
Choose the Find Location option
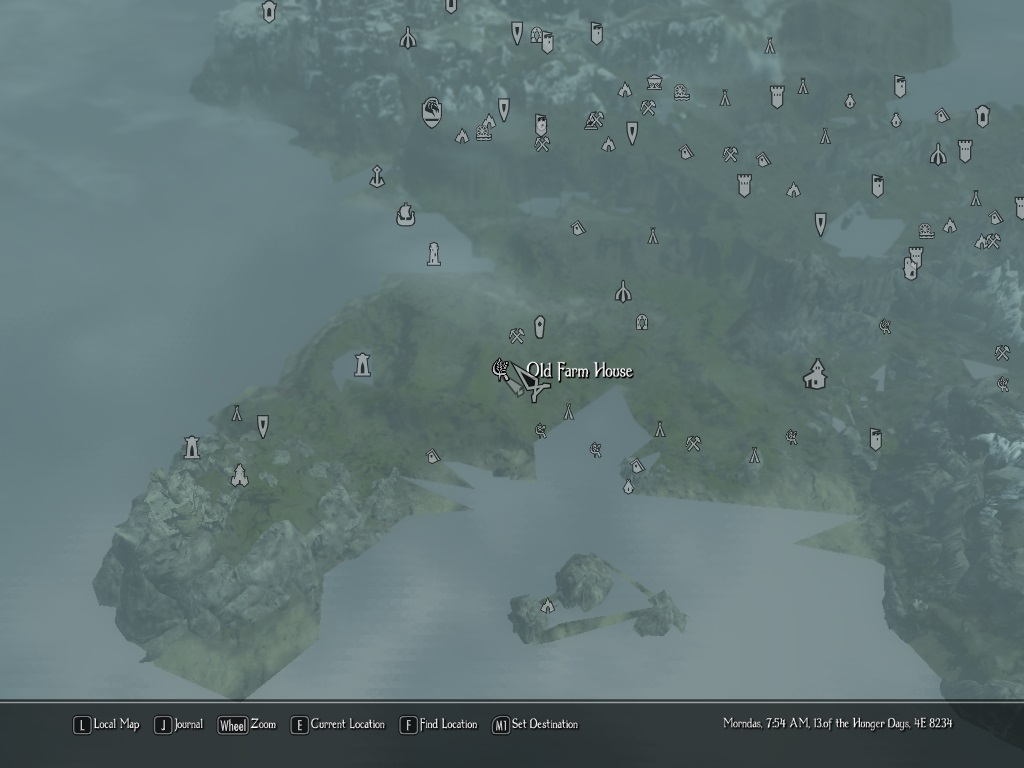pyautogui.click(x=438, y=725)
